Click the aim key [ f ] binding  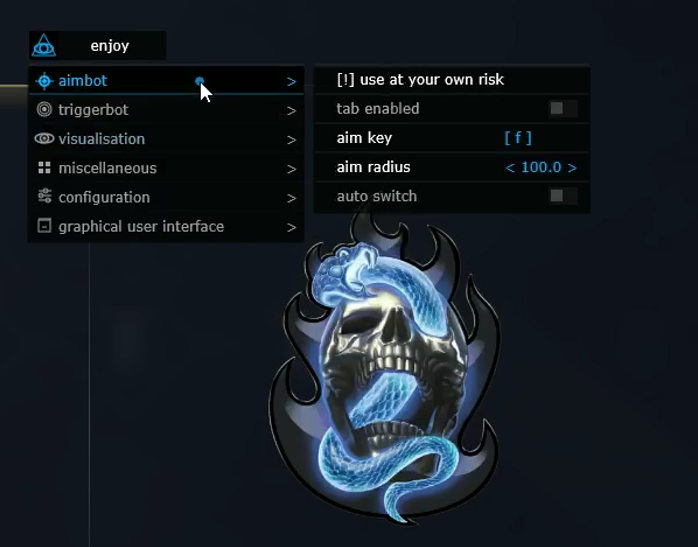click(x=518, y=138)
